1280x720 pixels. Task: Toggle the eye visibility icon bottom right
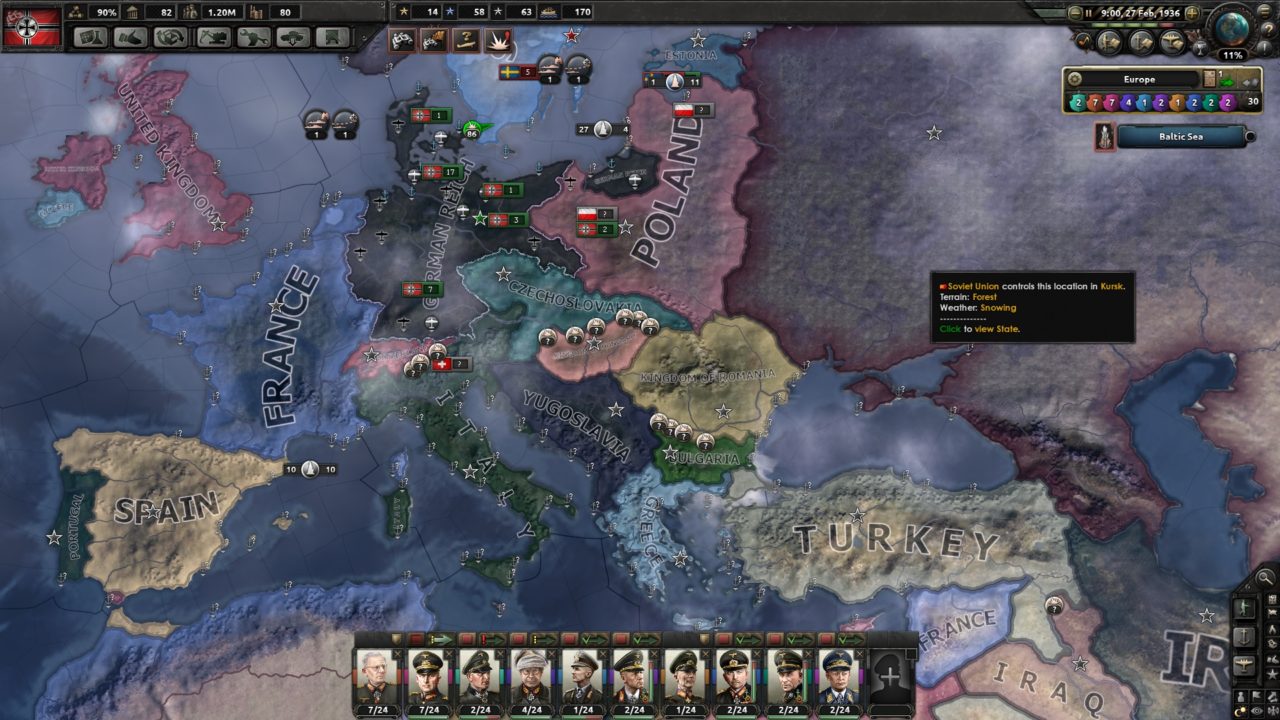(x=1256, y=710)
